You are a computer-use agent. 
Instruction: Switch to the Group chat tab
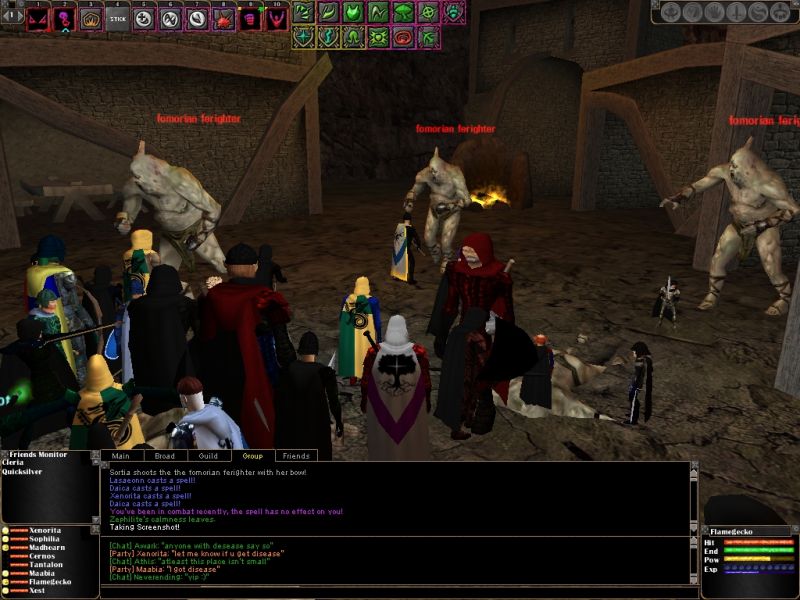pos(252,456)
